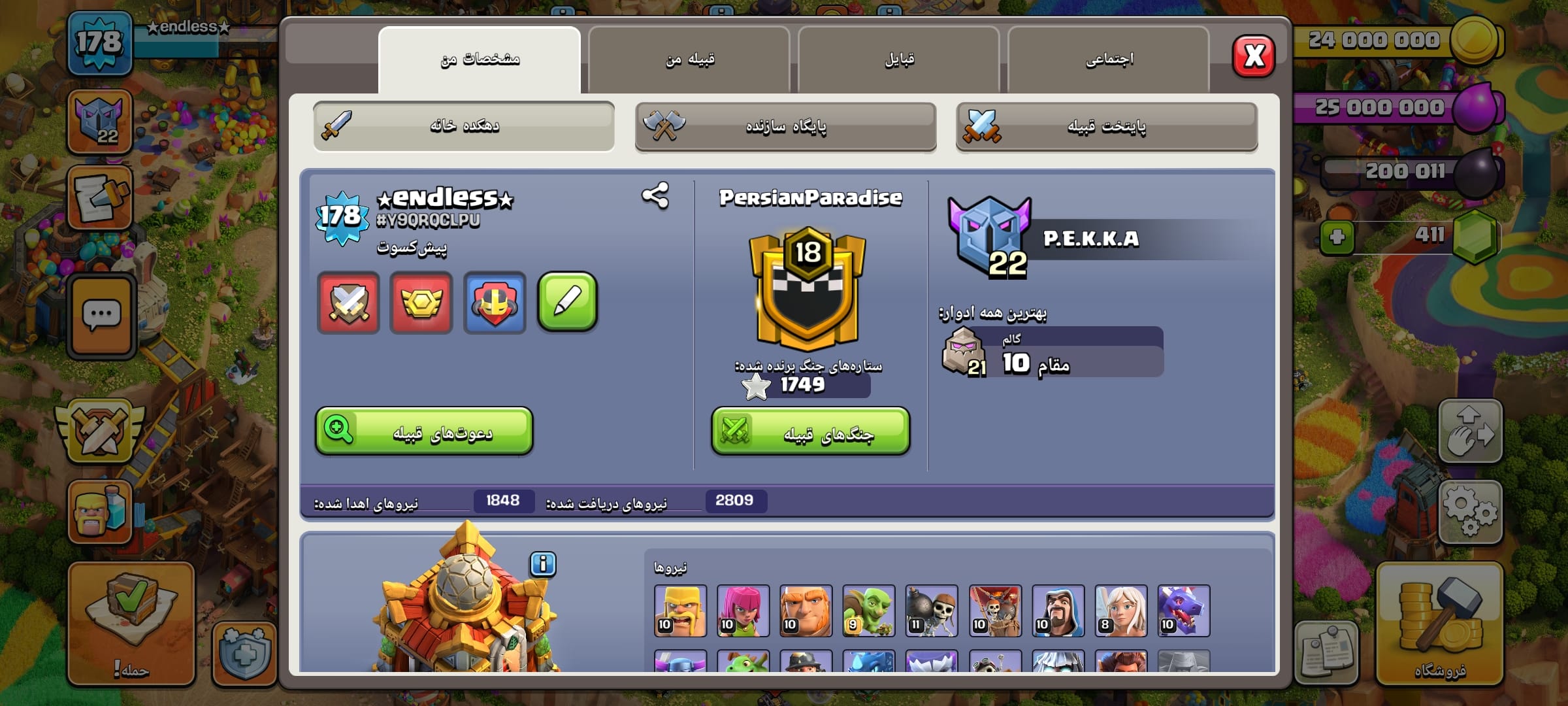Click the crossed swords red badge button
Viewport: 1568px width, 706px height.
coord(348,303)
